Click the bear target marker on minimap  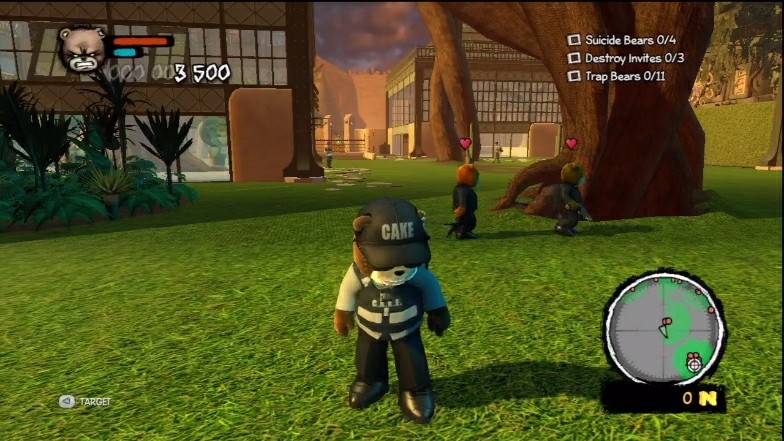pyautogui.click(x=694, y=364)
